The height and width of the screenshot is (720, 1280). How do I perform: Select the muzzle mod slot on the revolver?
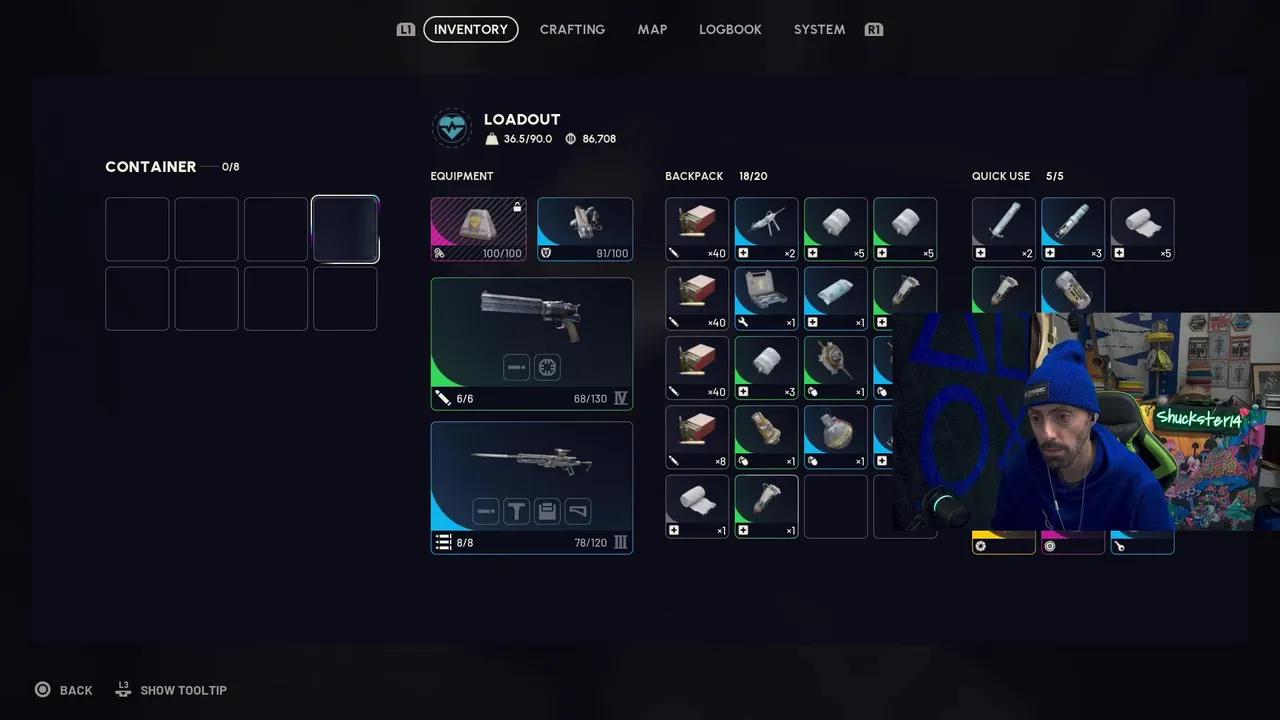pos(516,367)
